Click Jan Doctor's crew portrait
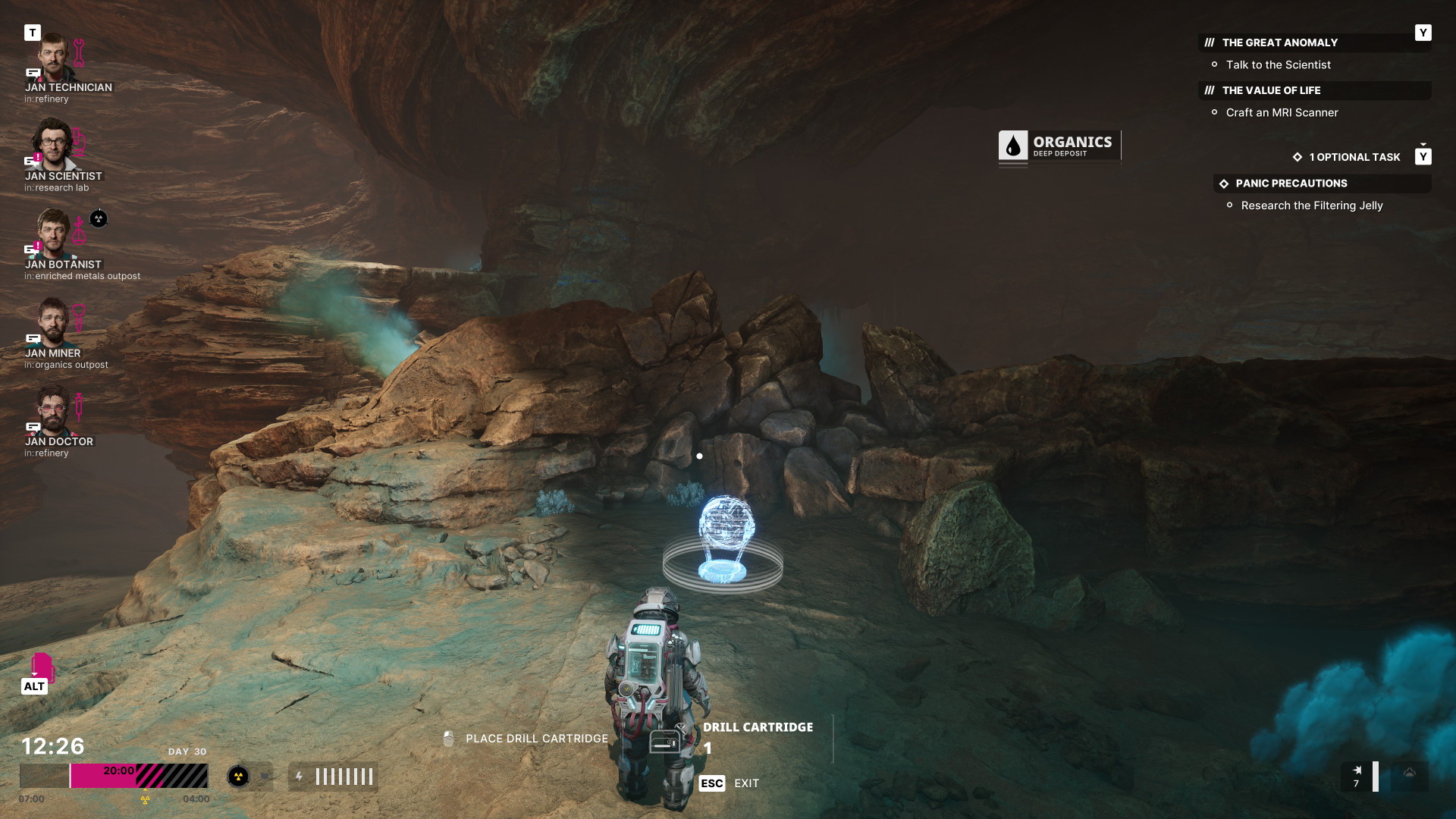Viewport: 1456px width, 819px height. pos(53,411)
